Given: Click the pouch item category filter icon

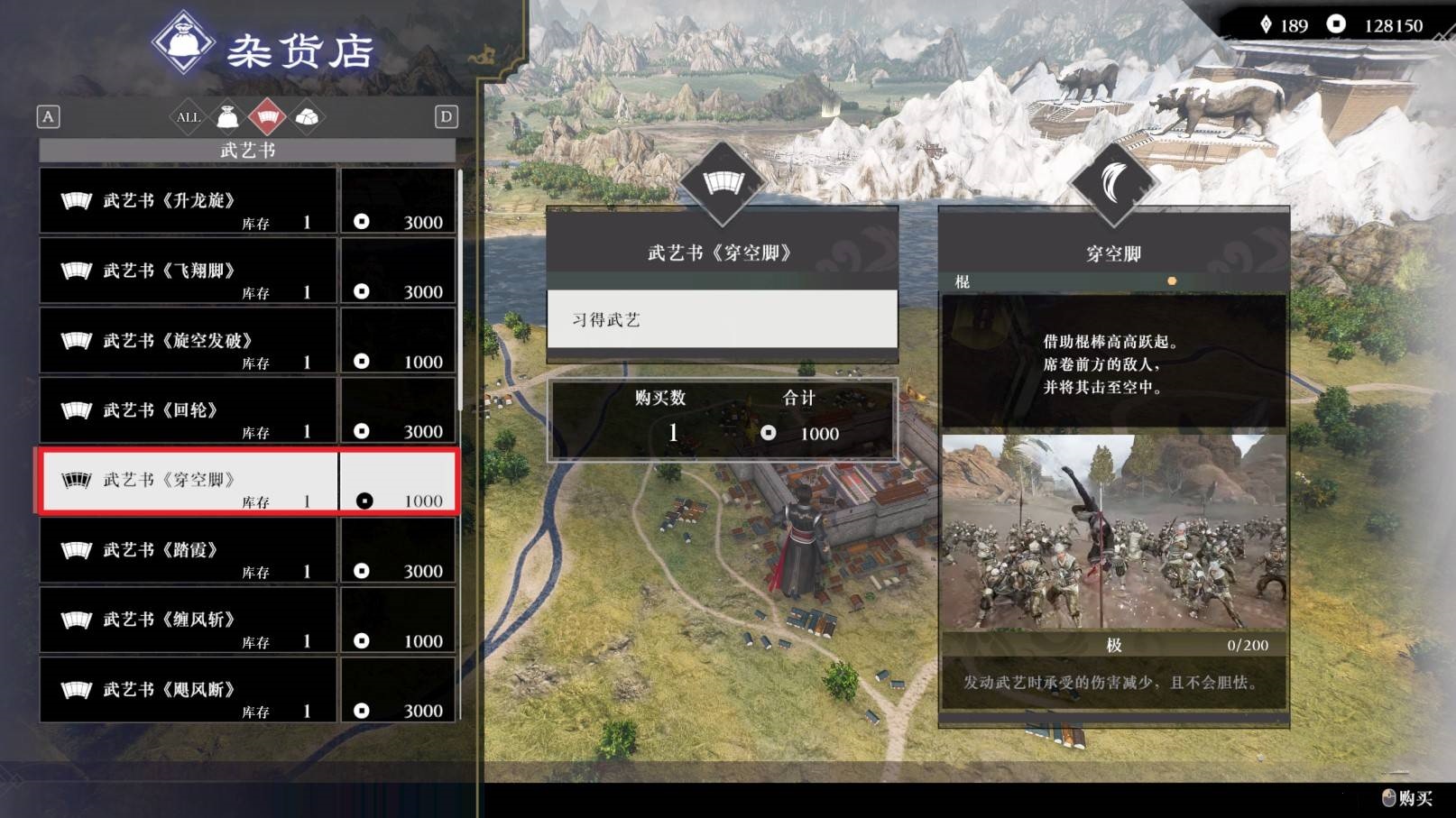Looking at the screenshot, I should click(226, 116).
